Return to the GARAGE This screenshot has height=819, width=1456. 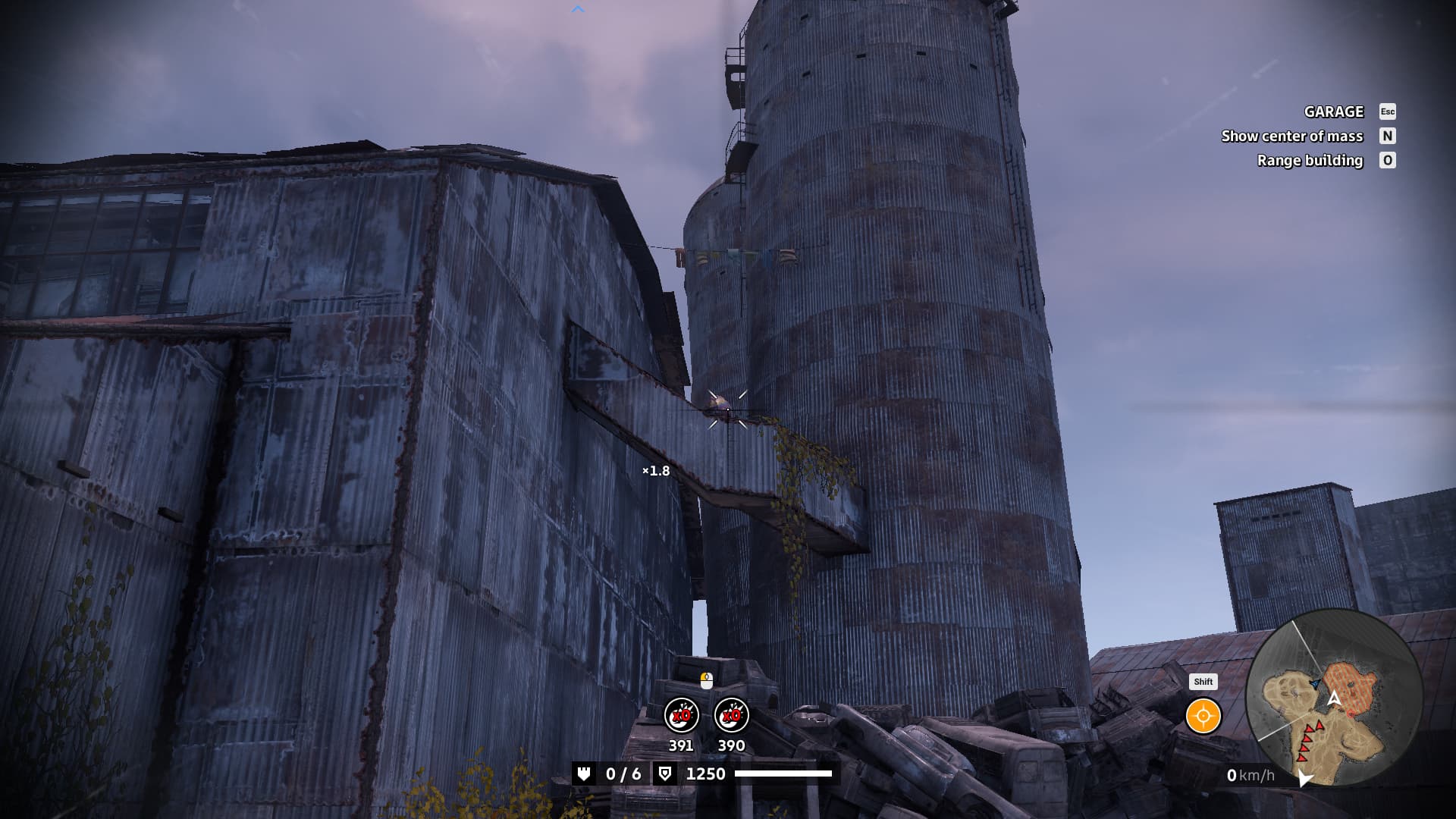coord(1334,111)
